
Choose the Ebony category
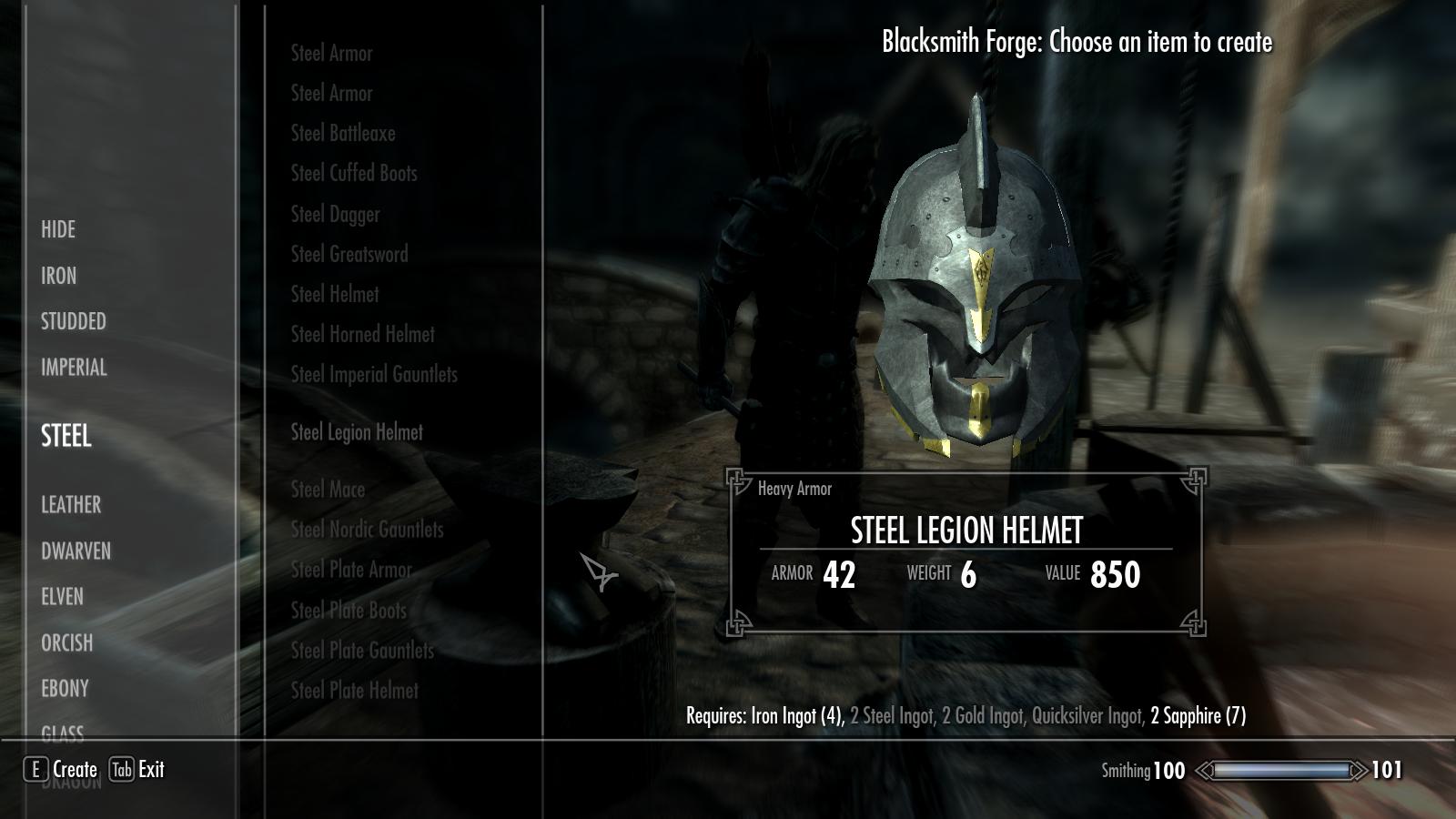click(65, 689)
